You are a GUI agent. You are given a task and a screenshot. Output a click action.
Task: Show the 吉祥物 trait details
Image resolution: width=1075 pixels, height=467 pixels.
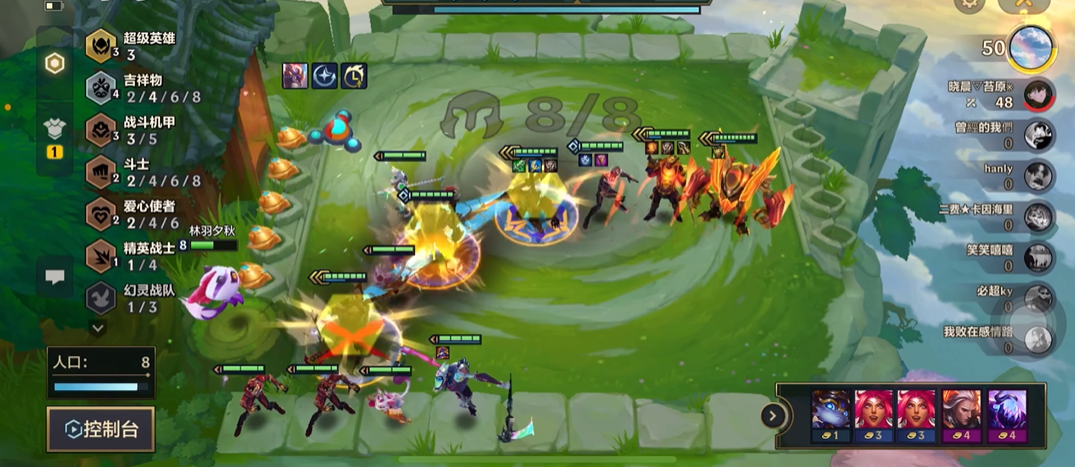pos(100,88)
